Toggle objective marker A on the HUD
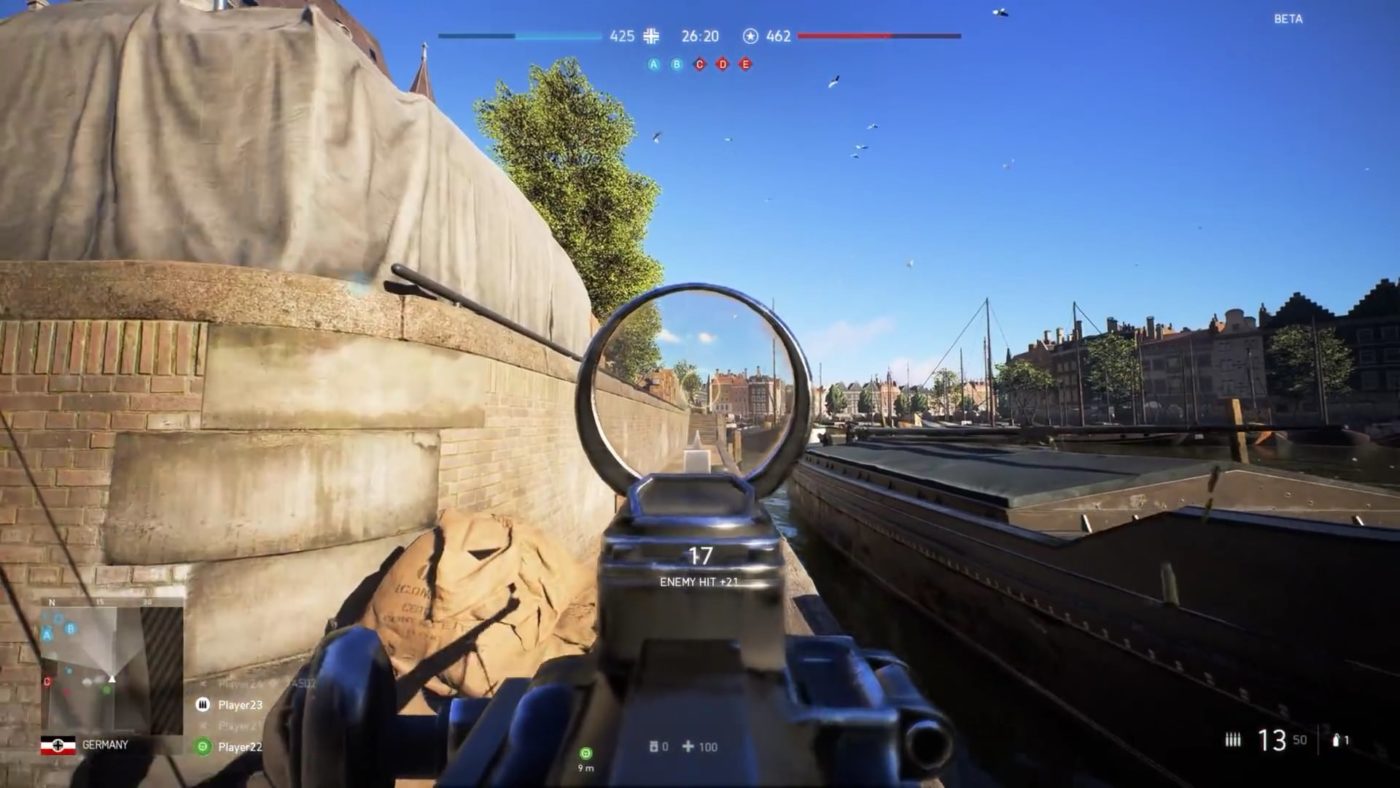 651,64
